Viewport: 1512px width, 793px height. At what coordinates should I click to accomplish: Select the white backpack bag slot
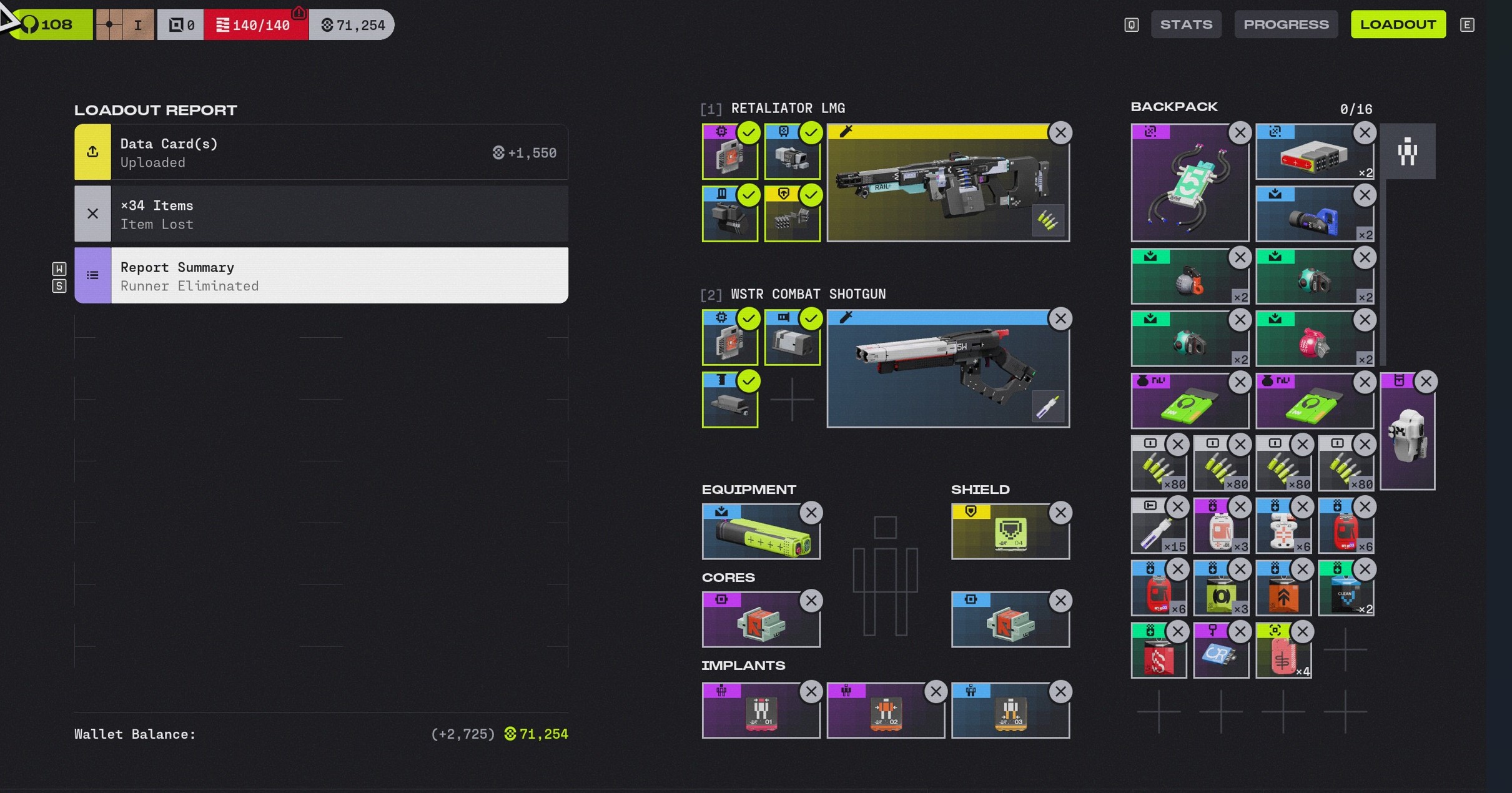coord(1406,436)
